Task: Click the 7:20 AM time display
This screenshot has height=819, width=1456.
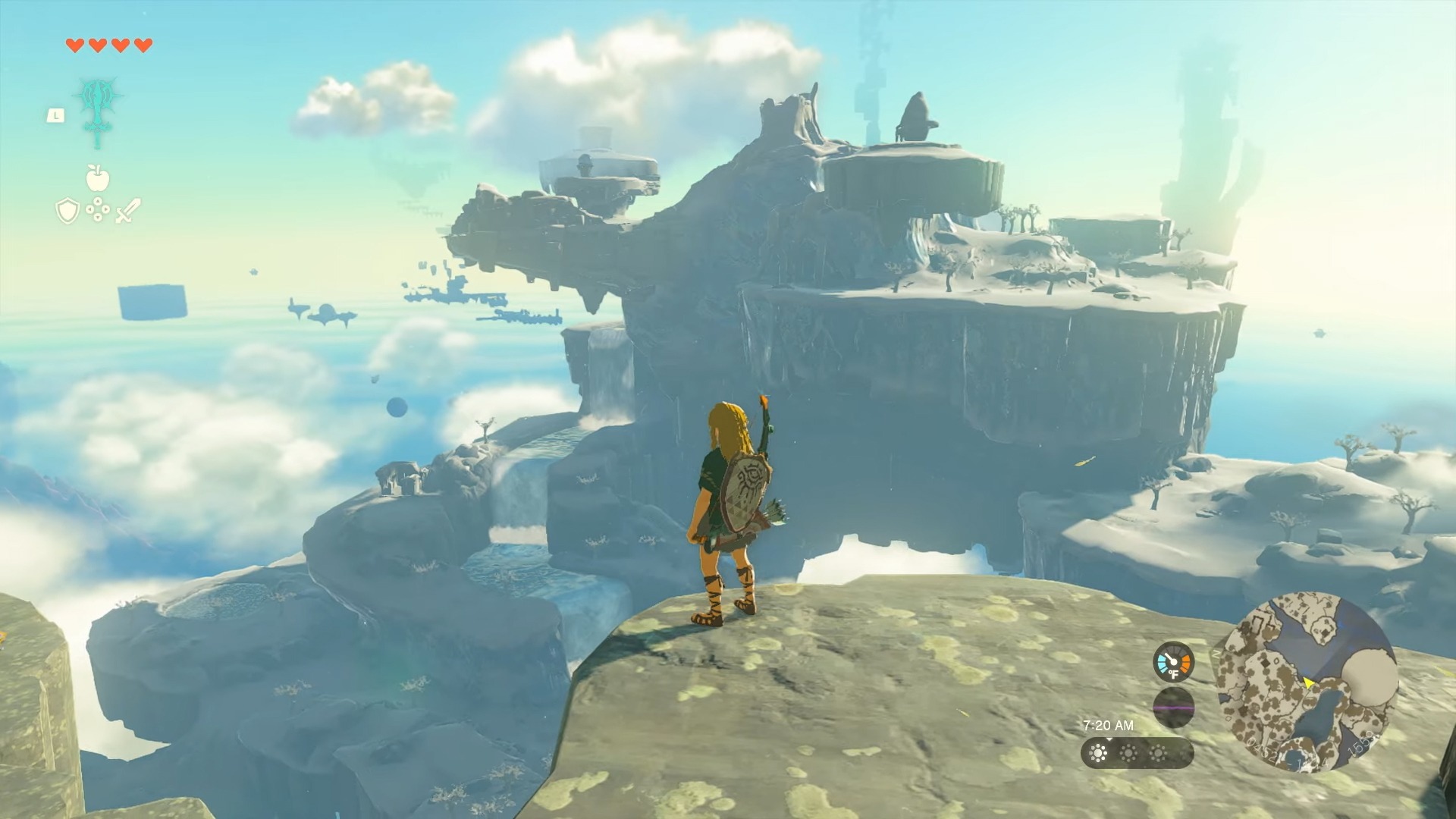Action: (1109, 725)
